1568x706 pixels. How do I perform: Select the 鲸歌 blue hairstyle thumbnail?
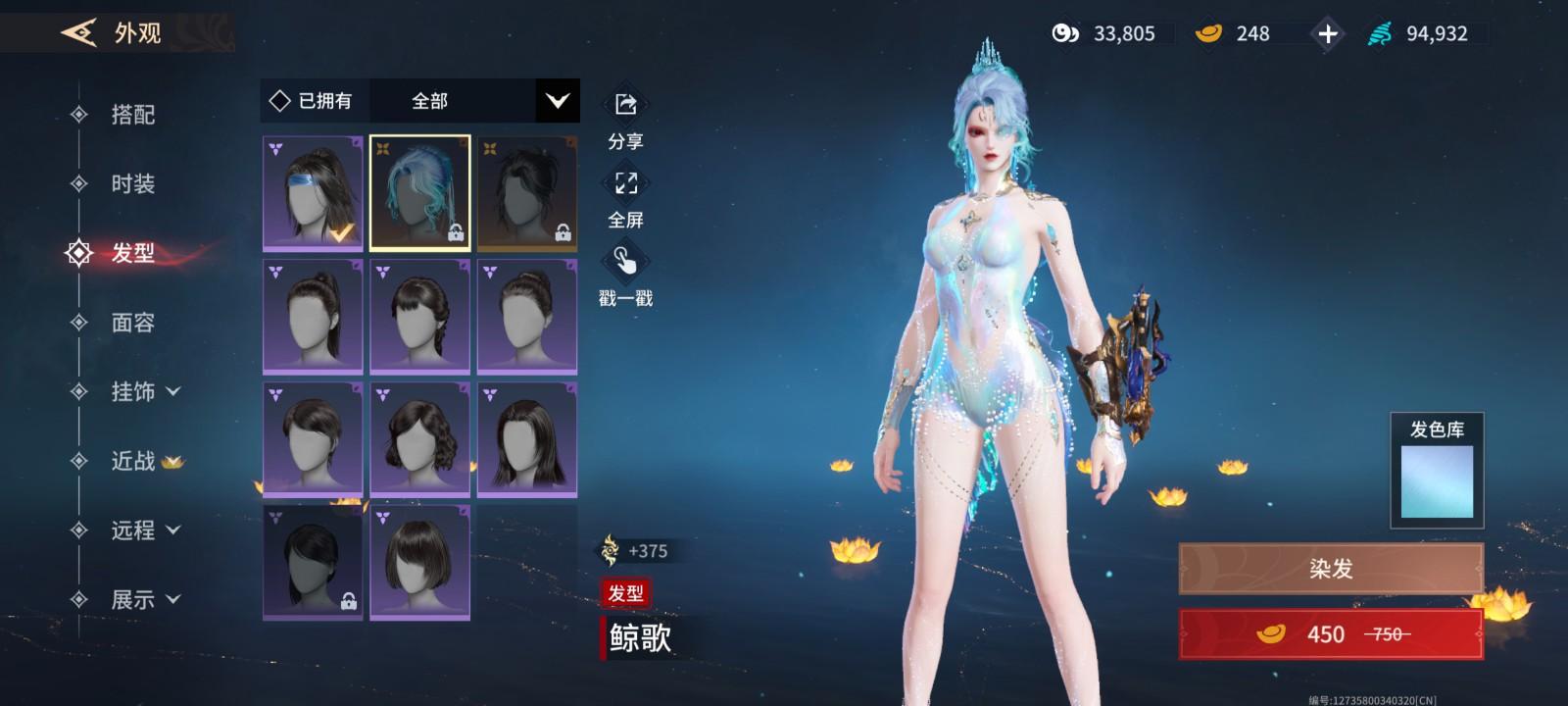pos(419,192)
